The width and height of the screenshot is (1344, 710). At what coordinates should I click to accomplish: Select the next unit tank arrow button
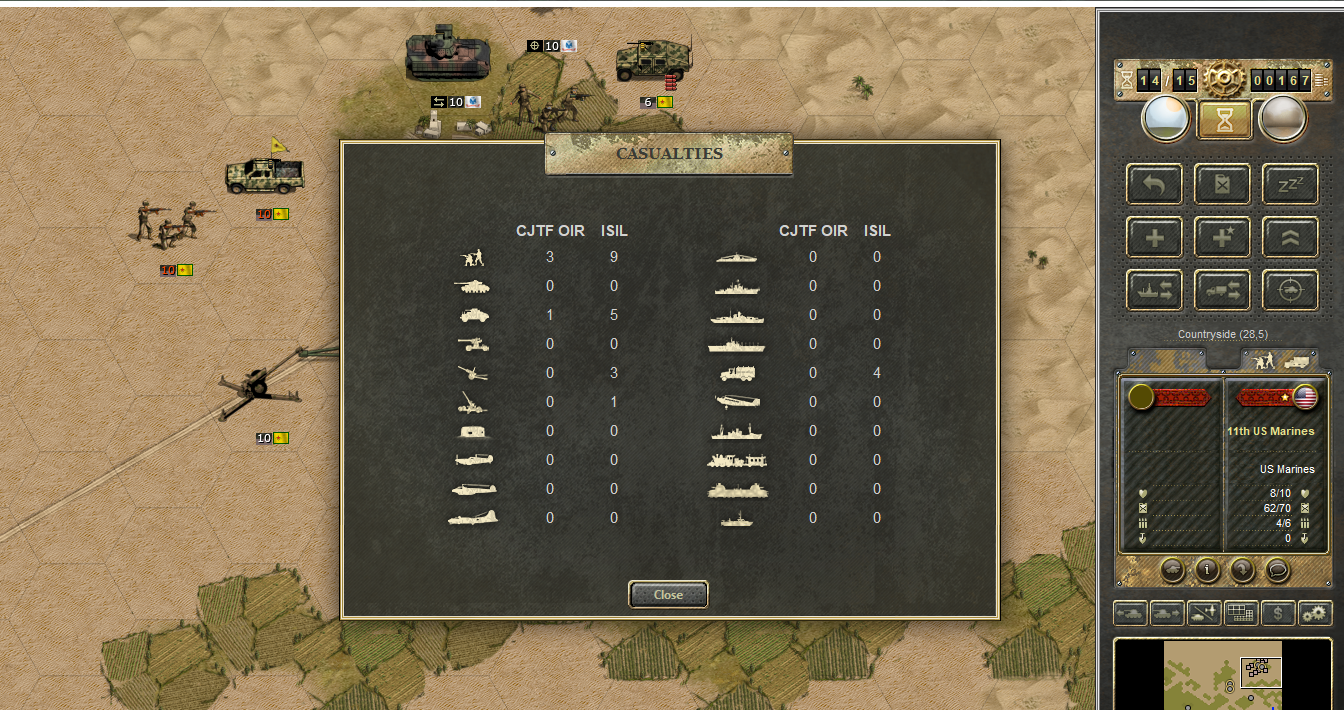(1166, 613)
